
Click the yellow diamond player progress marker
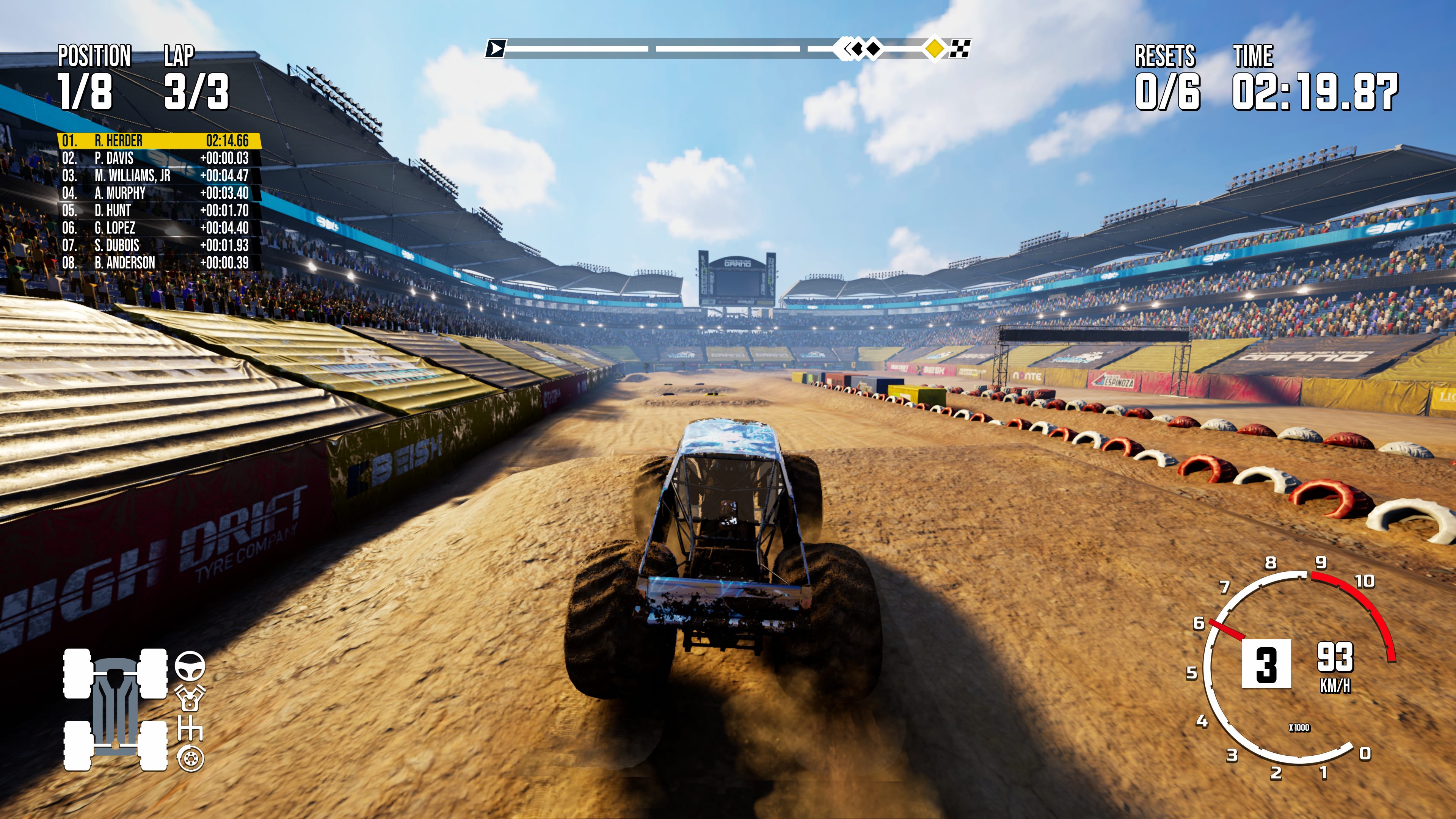[935, 49]
